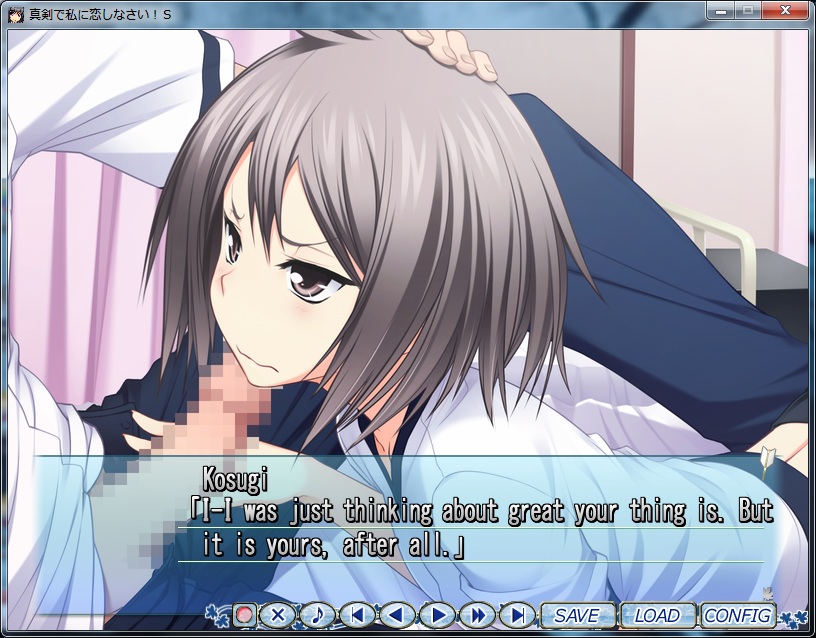Hide the text box with the X button
This screenshot has height=638, width=816.
pos(279,615)
